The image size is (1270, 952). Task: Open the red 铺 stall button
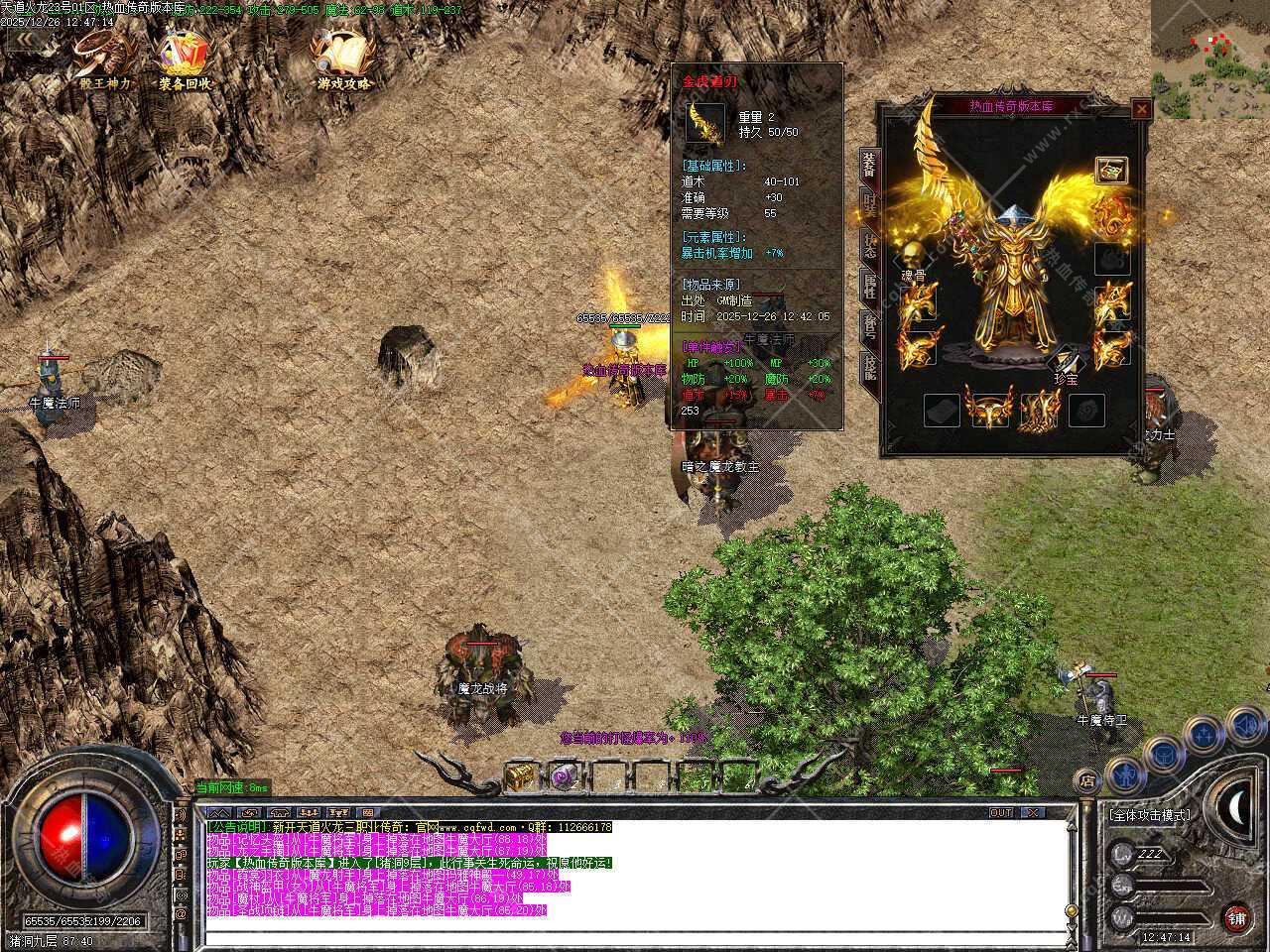(1236, 917)
